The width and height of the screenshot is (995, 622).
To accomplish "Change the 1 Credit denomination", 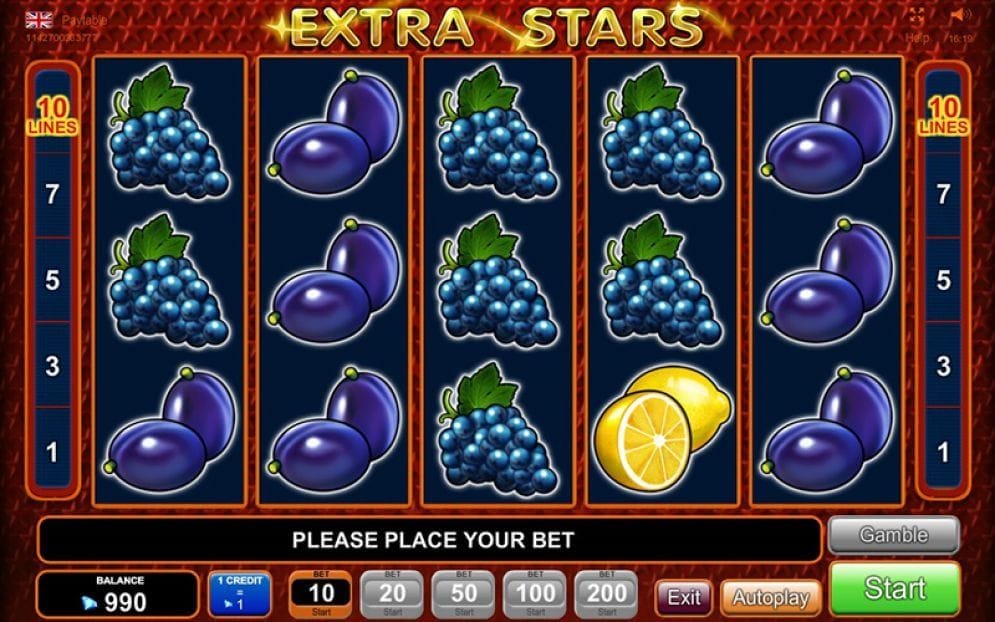I will 239,594.
